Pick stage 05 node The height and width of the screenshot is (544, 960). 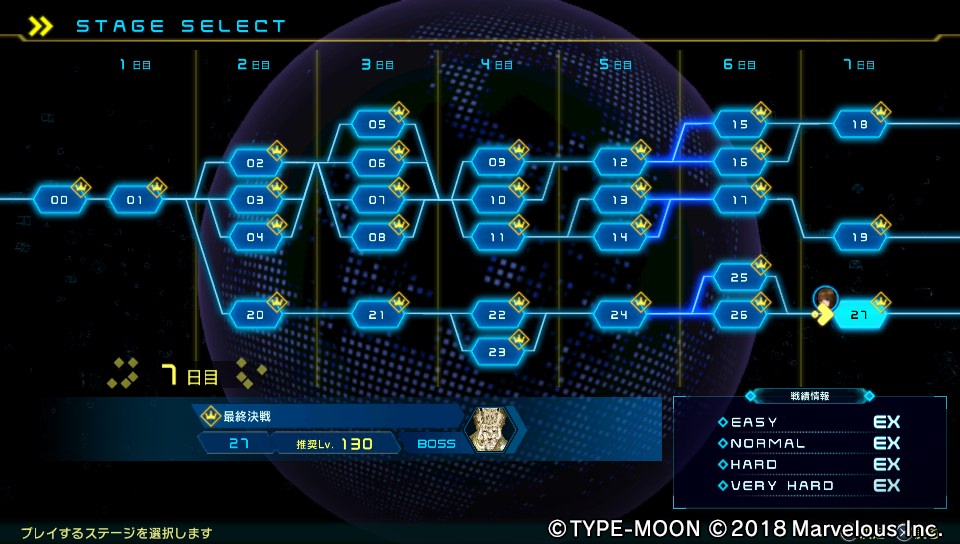tap(377, 125)
